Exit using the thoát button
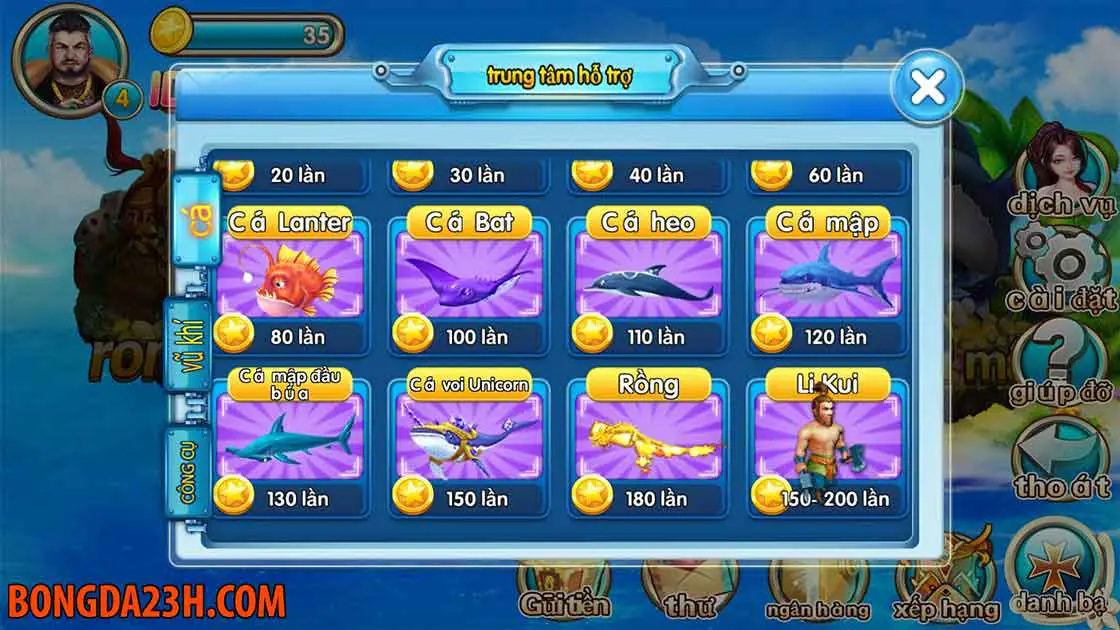1120x630 pixels. point(1060,455)
